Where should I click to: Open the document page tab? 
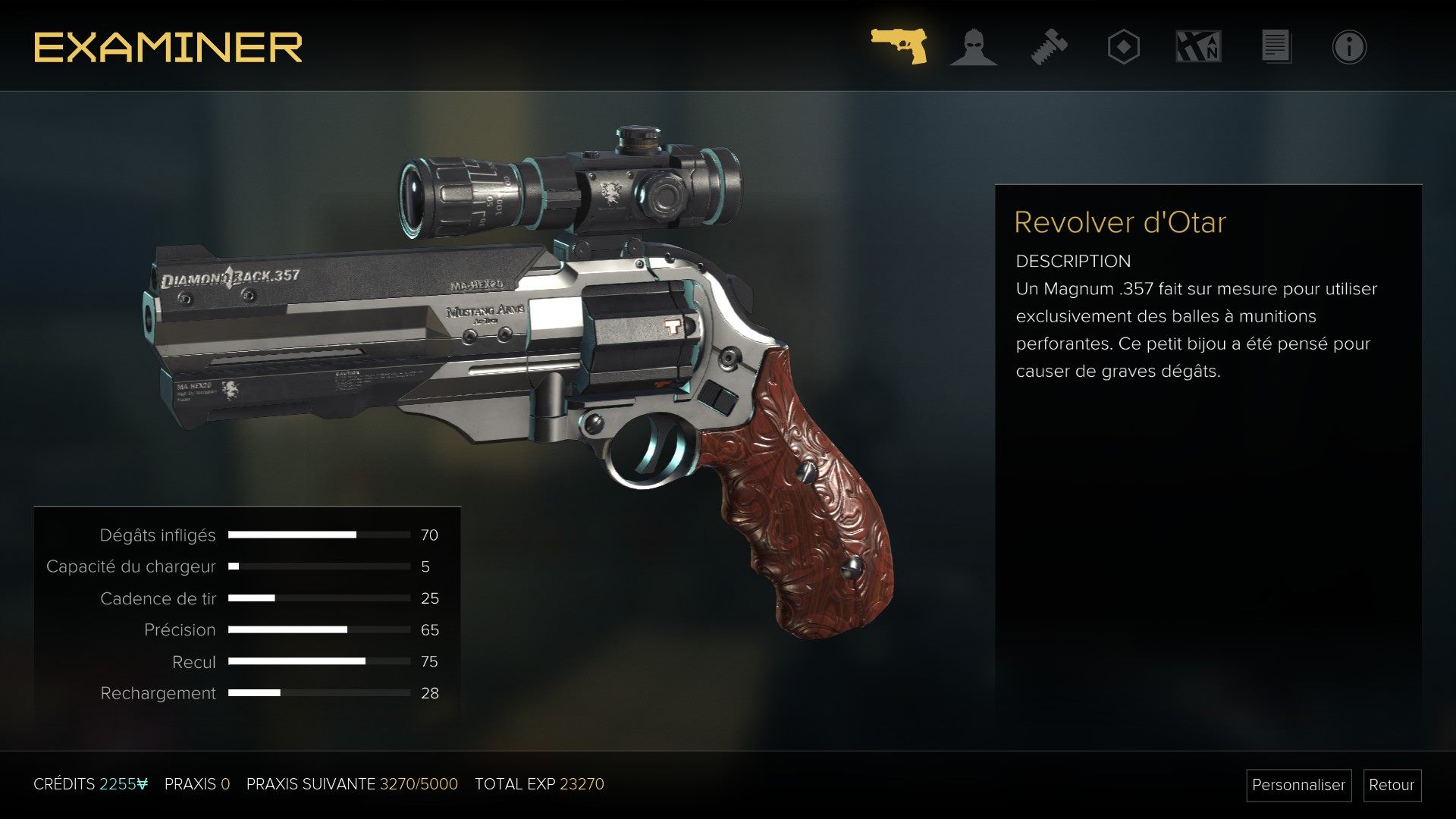(1276, 47)
